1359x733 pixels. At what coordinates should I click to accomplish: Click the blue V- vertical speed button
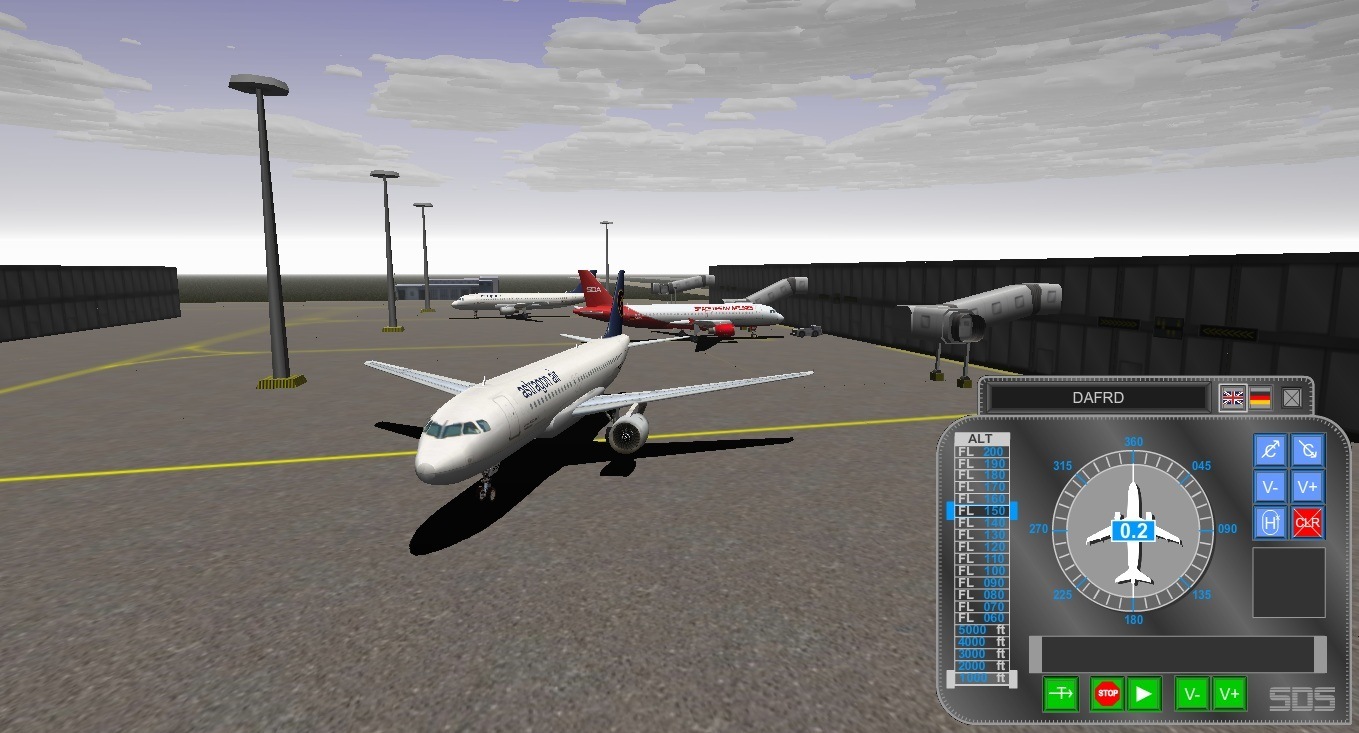(x=1269, y=486)
